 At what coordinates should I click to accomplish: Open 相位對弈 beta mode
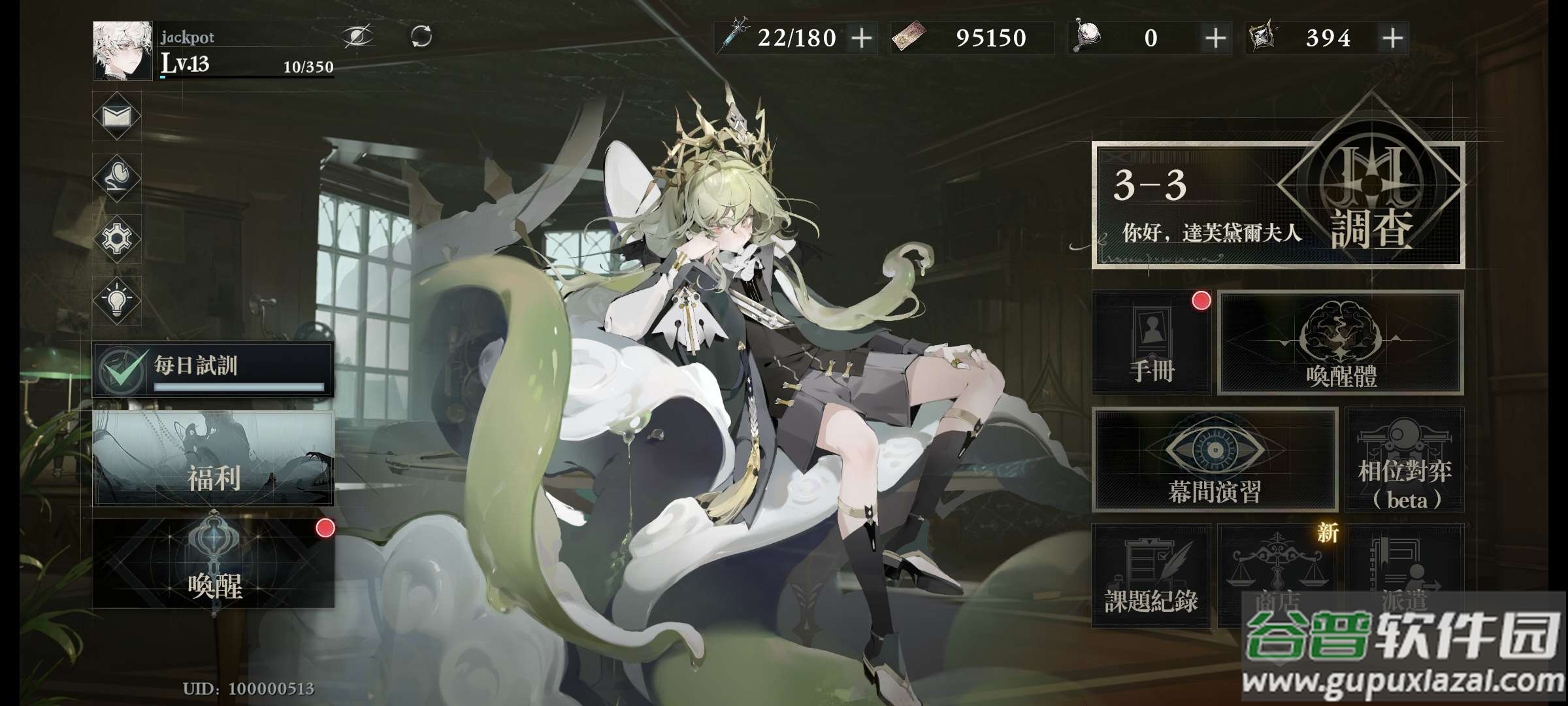(x=1405, y=460)
